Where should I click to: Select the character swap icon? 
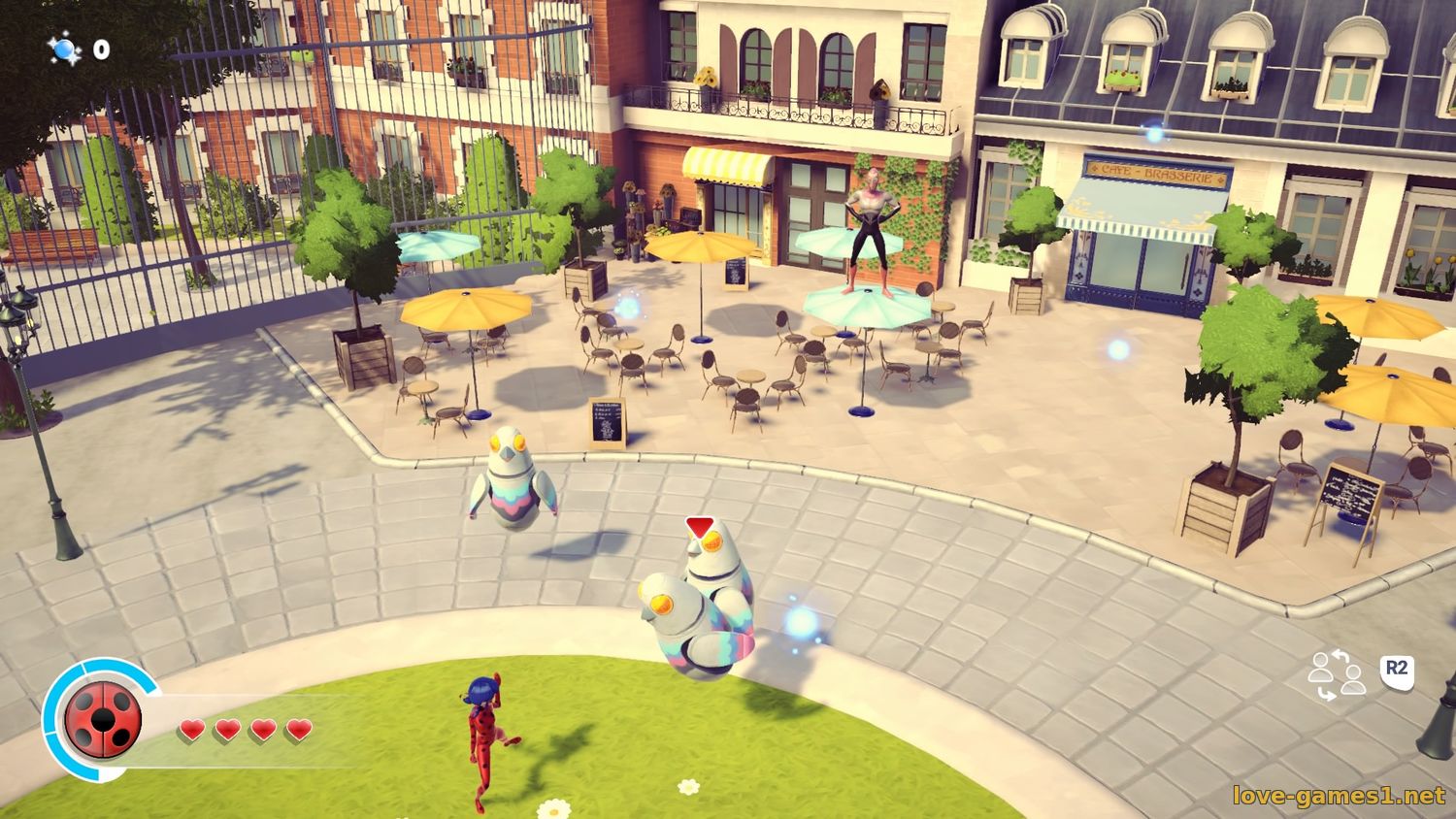1337,676
